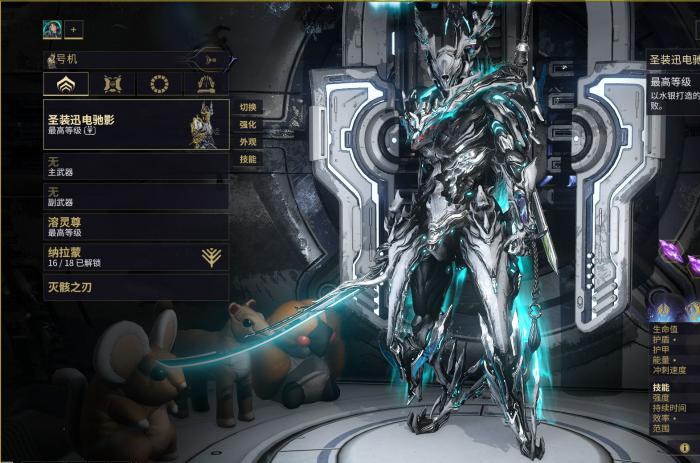Image resolution: width=700 pixels, height=463 pixels.
Task: Open the 强化 (upgrade) menu
Action: (248, 125)
